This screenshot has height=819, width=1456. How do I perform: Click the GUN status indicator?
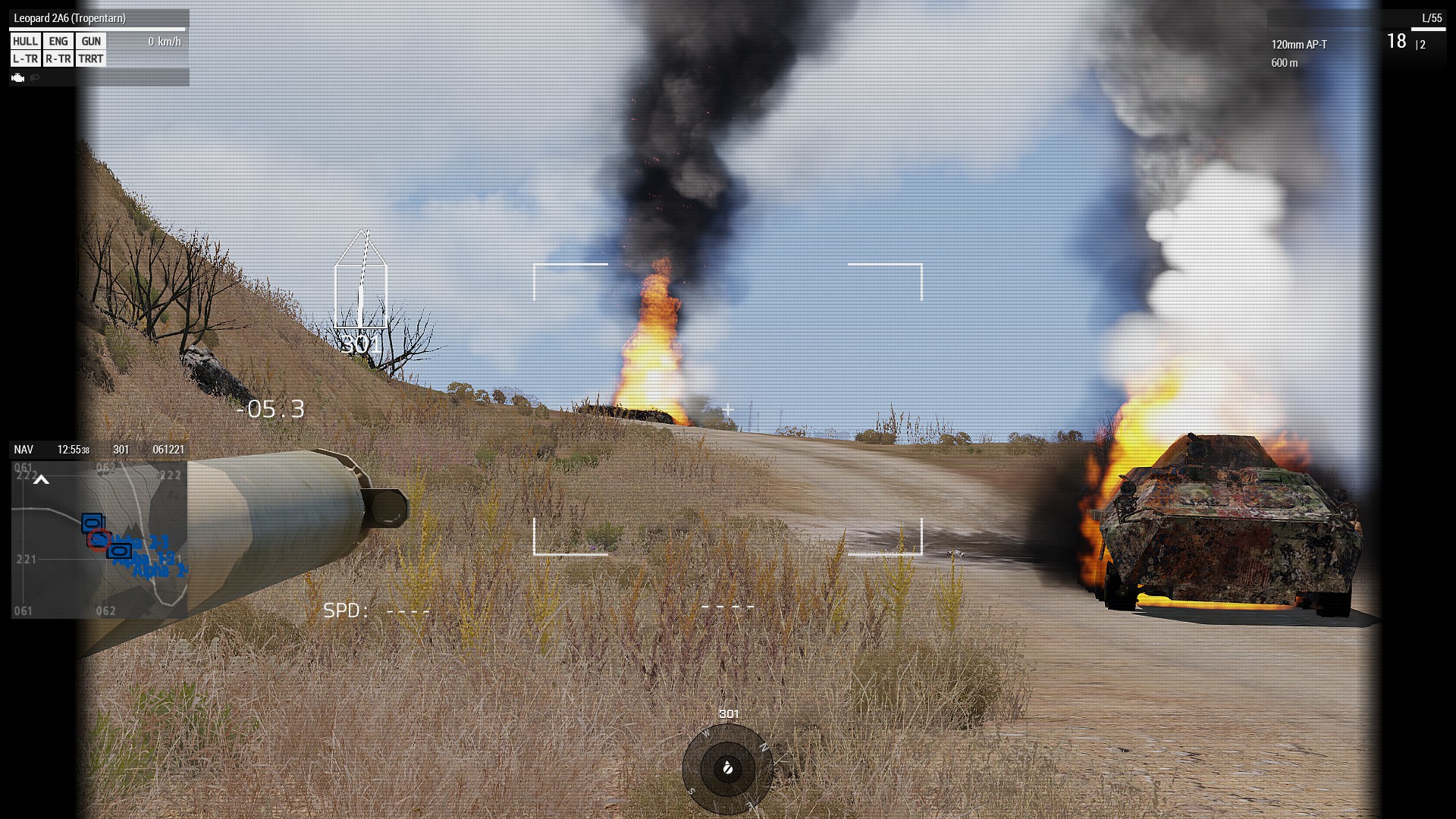tap(91, 42)
